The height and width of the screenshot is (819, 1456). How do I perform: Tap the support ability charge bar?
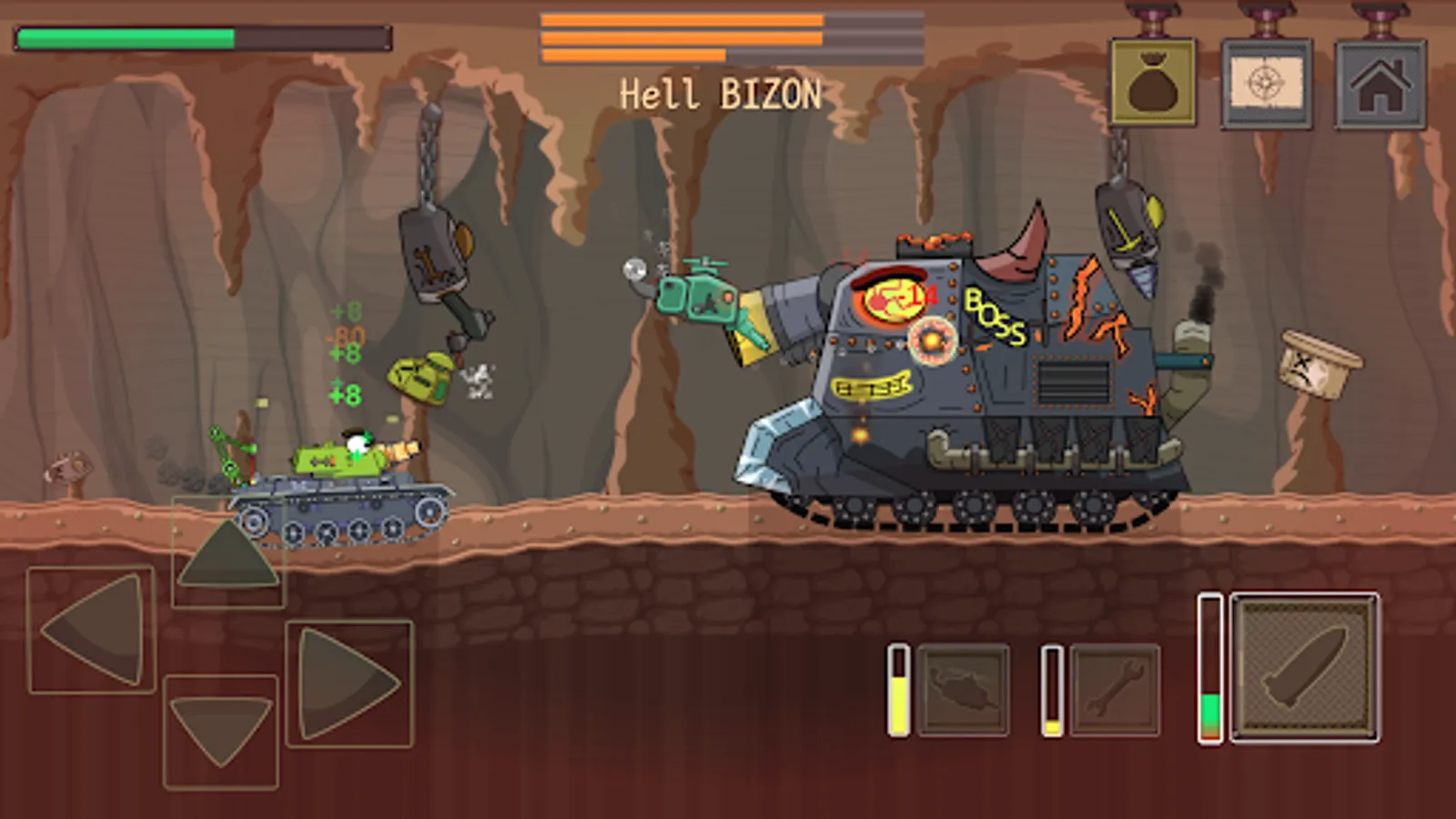(899, 692)
